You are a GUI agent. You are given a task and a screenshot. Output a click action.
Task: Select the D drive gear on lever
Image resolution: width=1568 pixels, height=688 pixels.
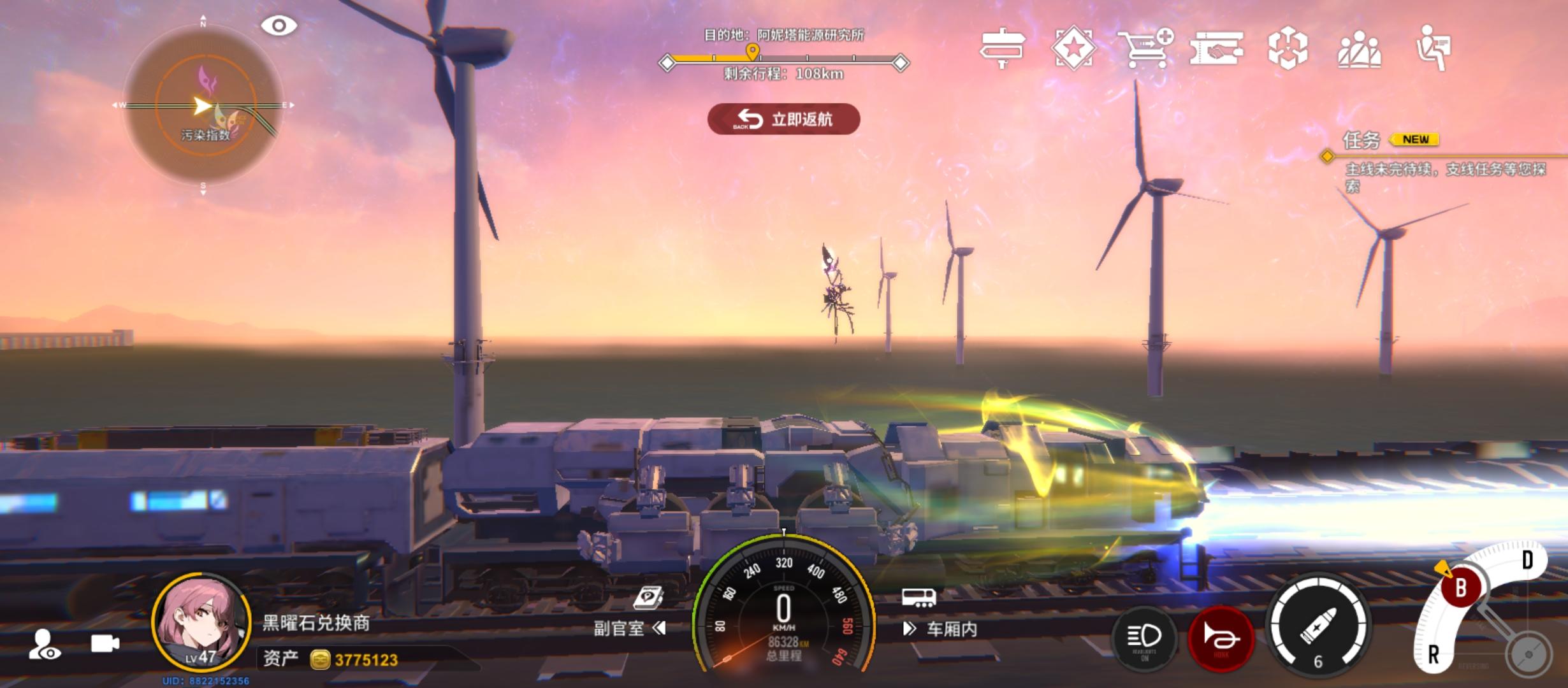[1527, 561]
